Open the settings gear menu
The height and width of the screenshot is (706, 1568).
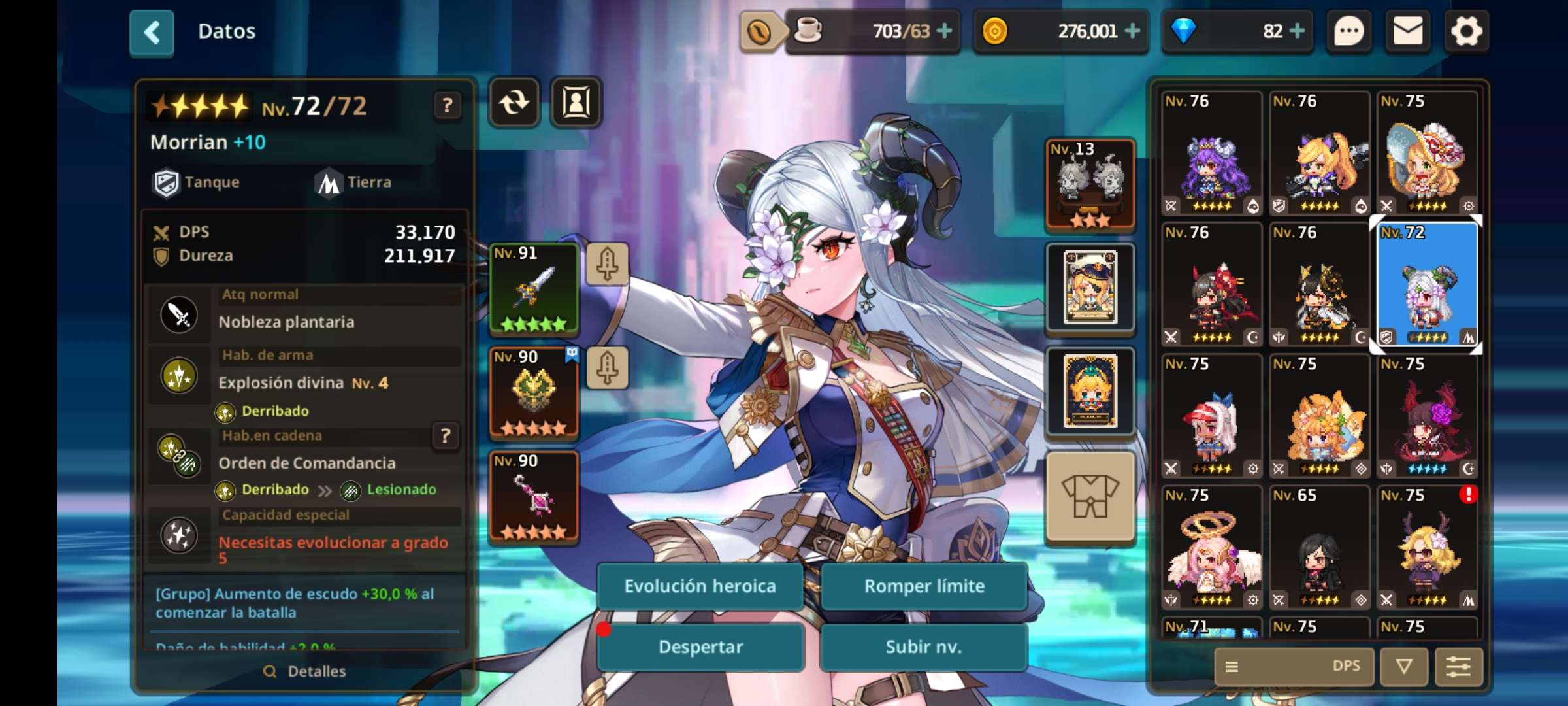(x=1466, y=31)
